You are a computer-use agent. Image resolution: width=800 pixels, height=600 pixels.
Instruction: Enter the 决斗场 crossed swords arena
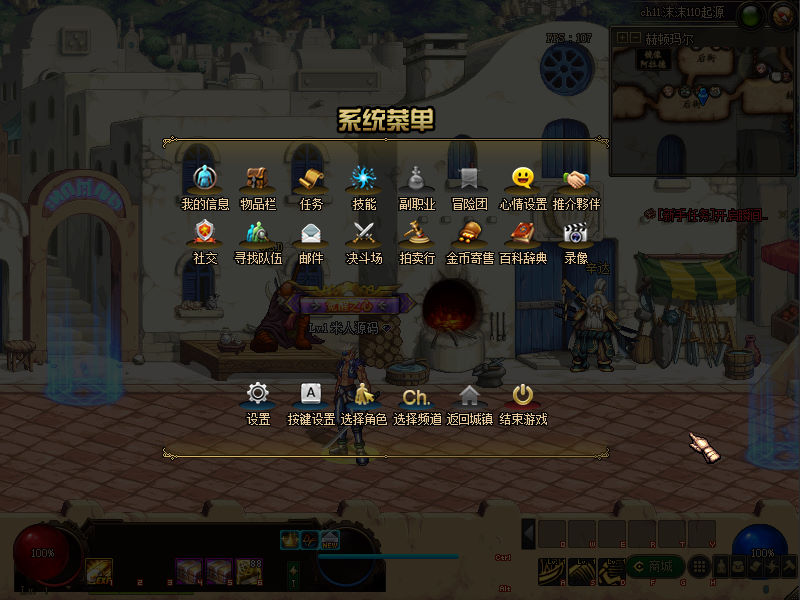pyautogui.click(x=364, y=234)
